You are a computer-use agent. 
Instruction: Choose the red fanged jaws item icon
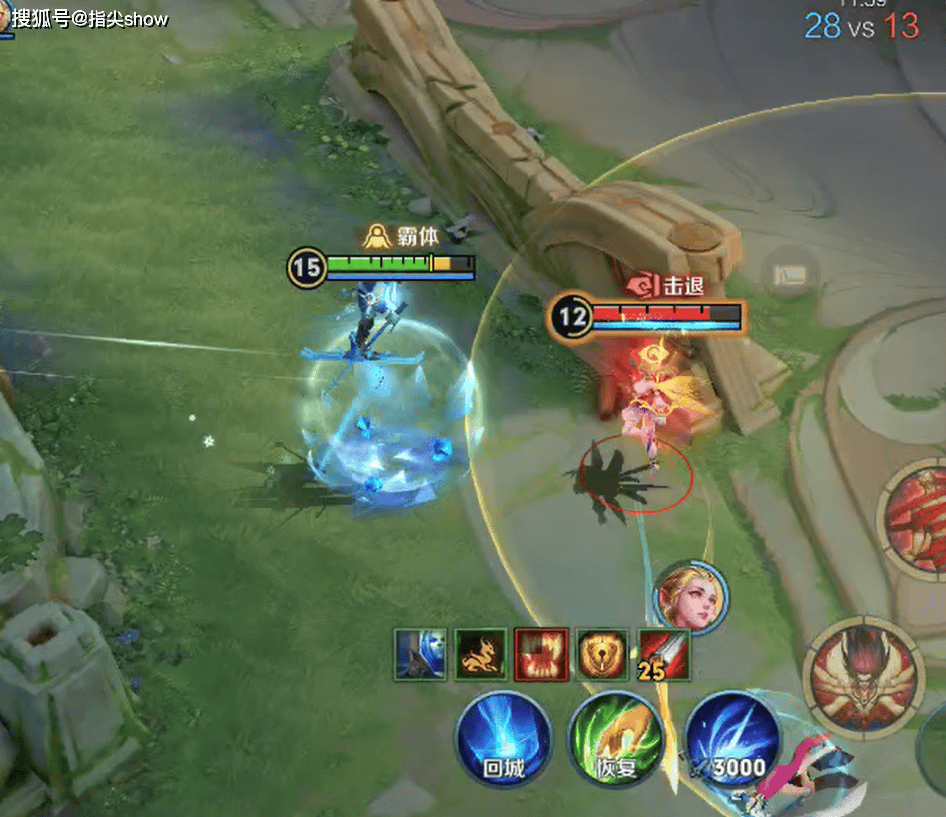click(x=541, y=654)
